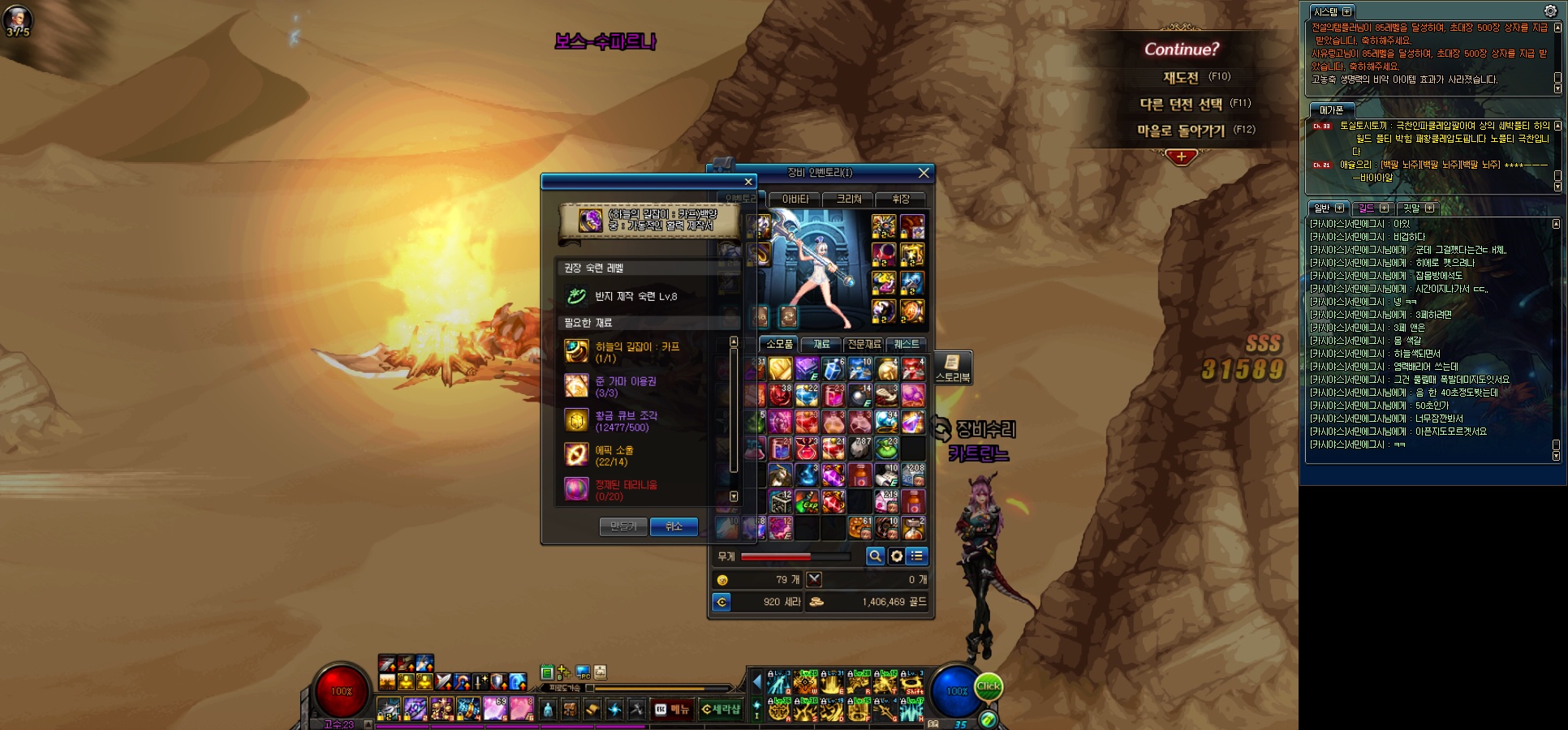Cancel crafting with the 취소 button
The height and width of the screenshot is (730, 1568).
(x=674, y=526)
